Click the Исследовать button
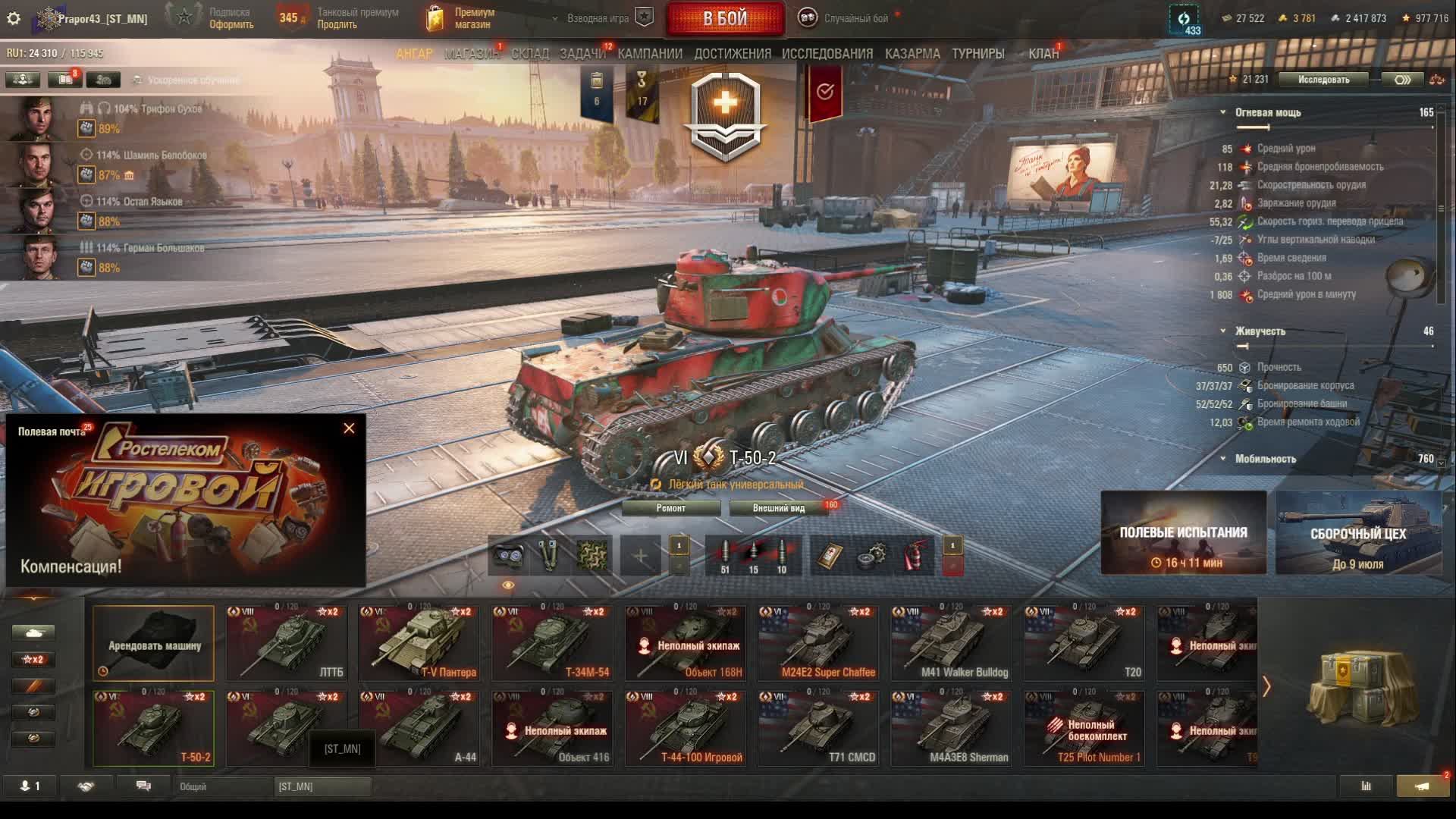This screenshot has width=1456, height=819. 1323,80
